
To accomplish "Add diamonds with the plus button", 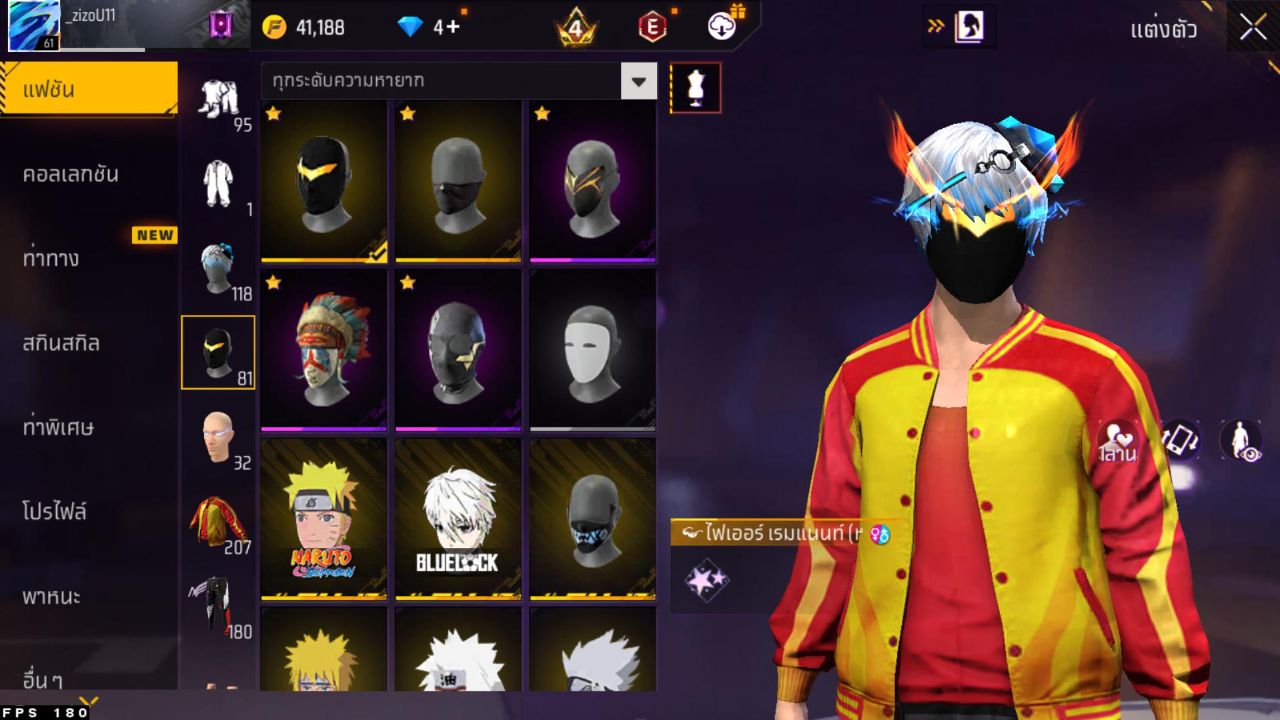I will pos(453,27).
